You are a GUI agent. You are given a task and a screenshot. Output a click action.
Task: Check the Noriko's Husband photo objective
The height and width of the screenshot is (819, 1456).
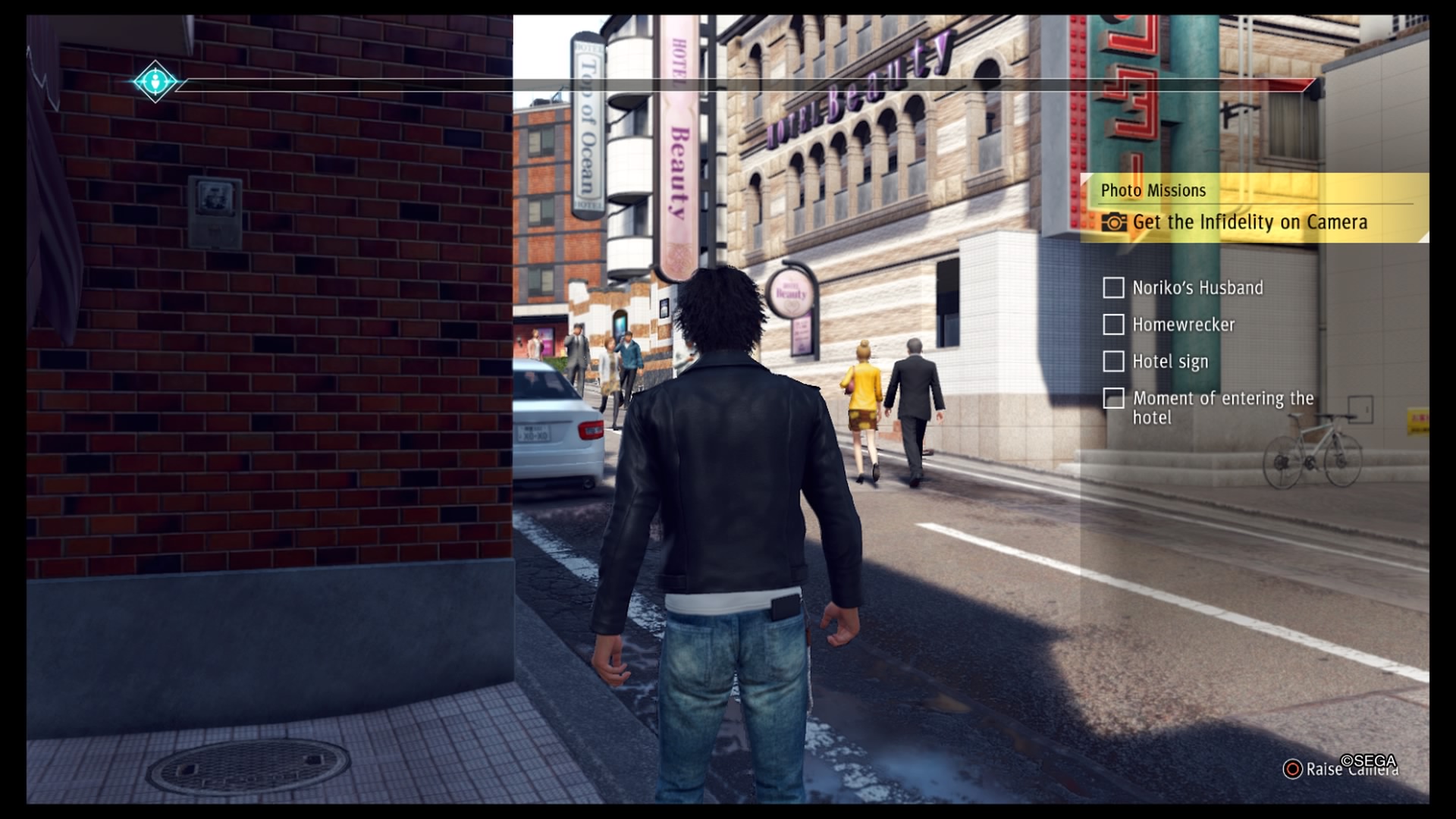click(1112, 287)
